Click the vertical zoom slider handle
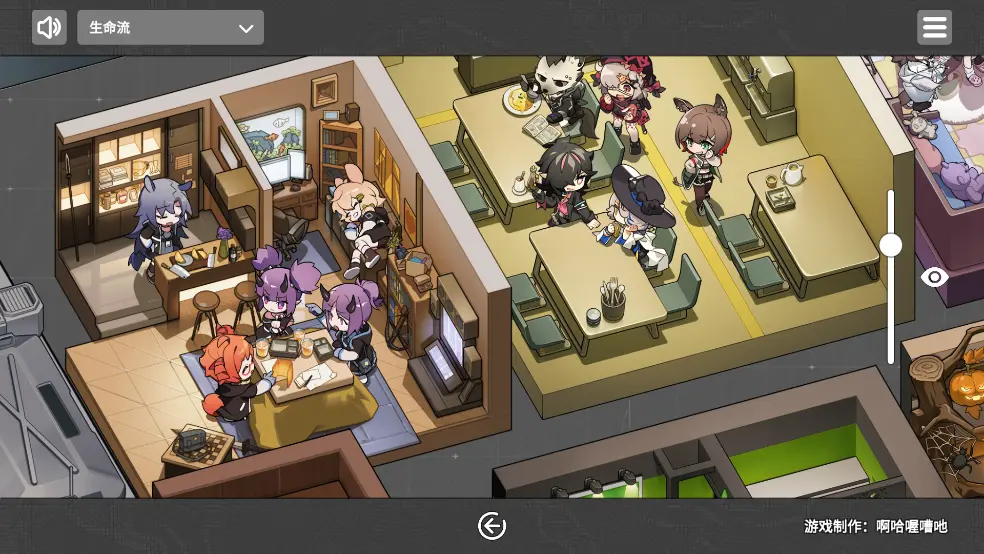This screenshot has height=554, width=984. pyautogui.click(x=891, y=245)
